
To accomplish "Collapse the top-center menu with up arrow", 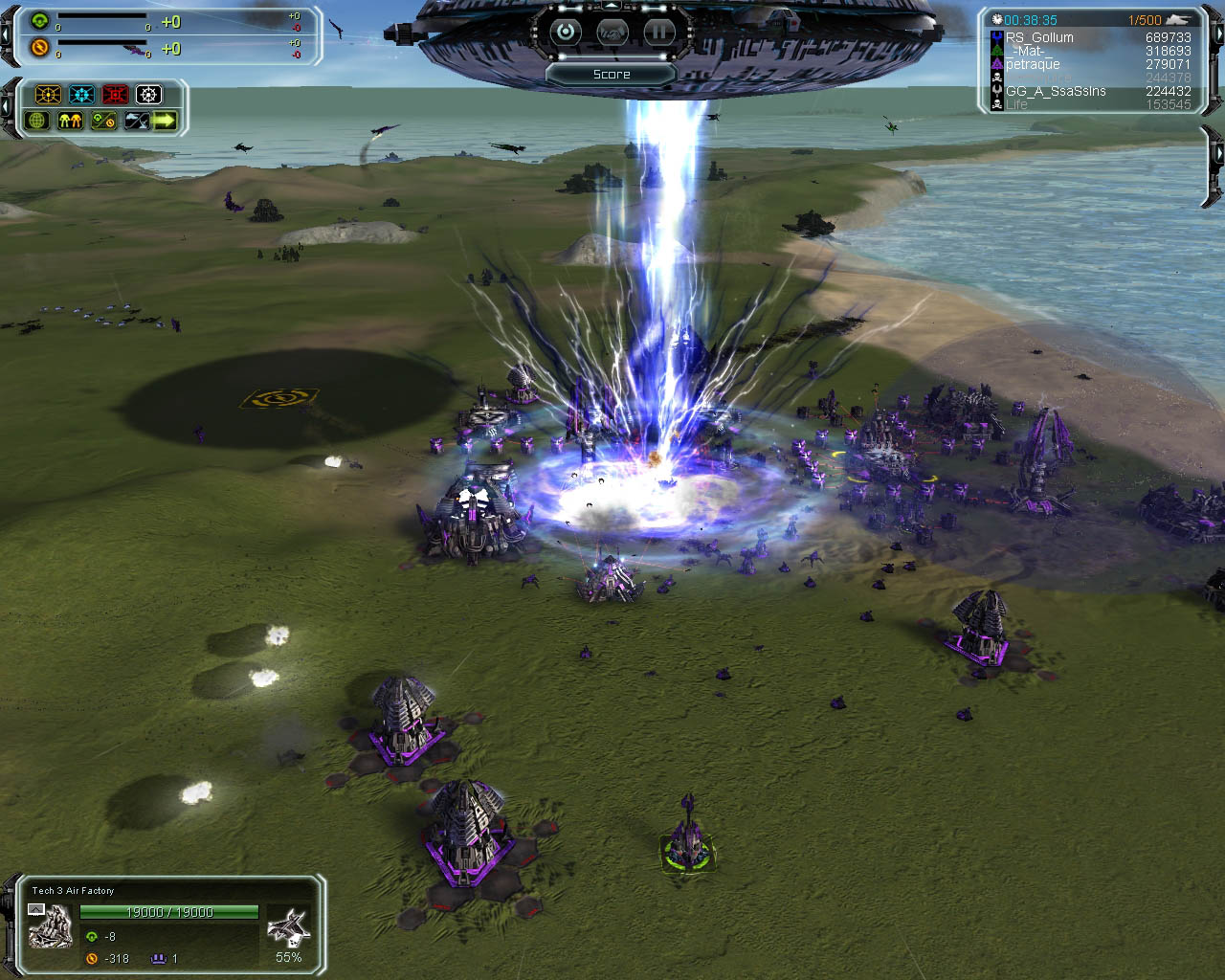I will point(612,6).
